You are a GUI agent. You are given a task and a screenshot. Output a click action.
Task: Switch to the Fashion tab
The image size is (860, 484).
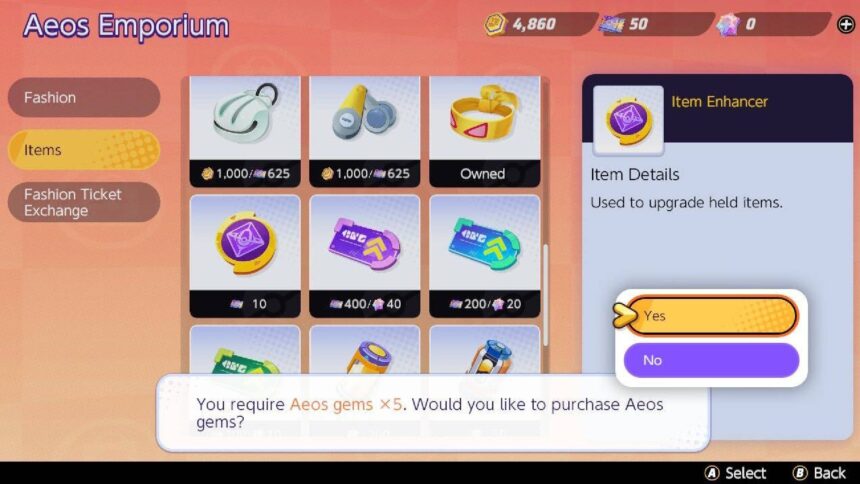(83, 98)
